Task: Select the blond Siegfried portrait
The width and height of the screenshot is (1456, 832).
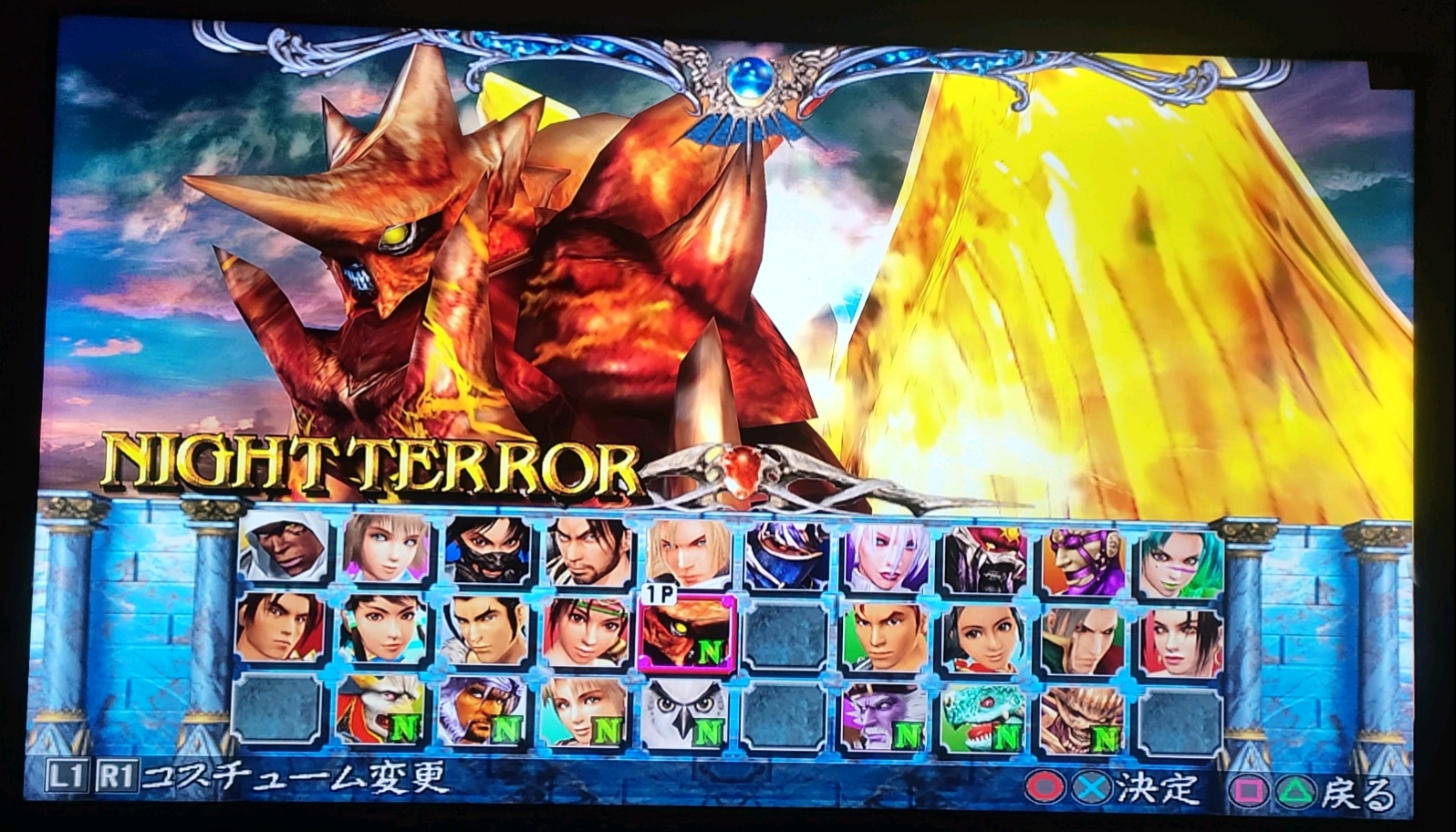Action: (688, 553)
